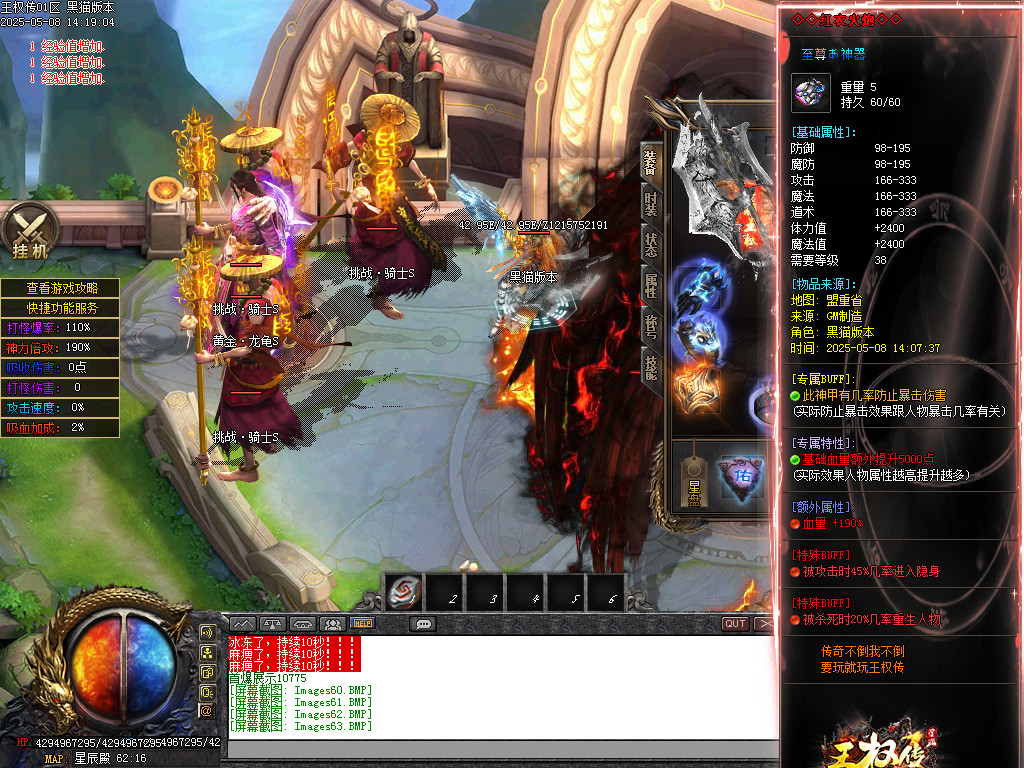Click the group members icon above chat
Screen dimensions: 1024x768
click(333, 623)
